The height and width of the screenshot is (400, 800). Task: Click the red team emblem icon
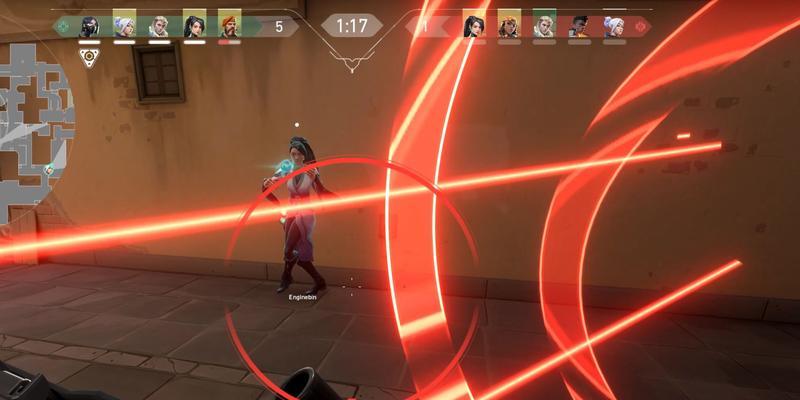point(639,26)
